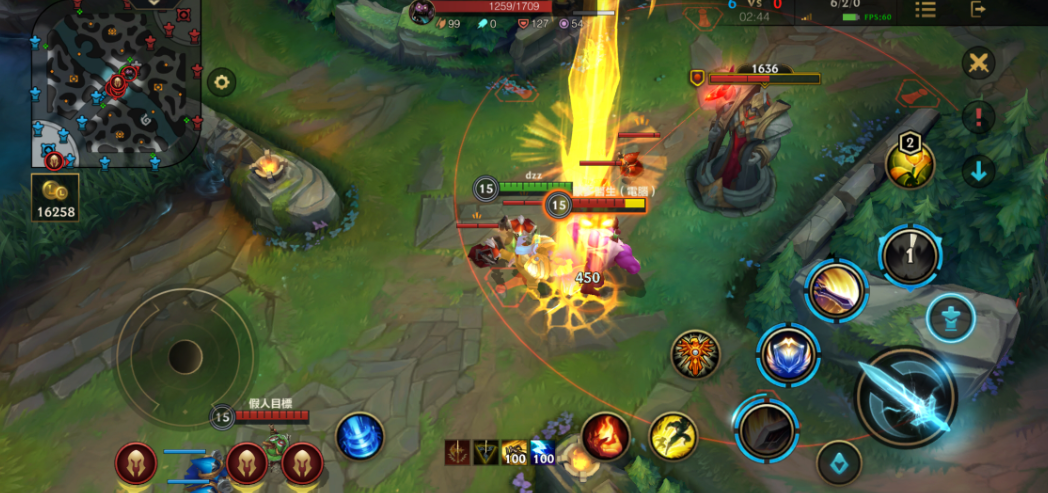Use the honeyfruit plant icon with 2
Image resolution: width=1048 pixels, height=493 pixels.
coord(910,164)
